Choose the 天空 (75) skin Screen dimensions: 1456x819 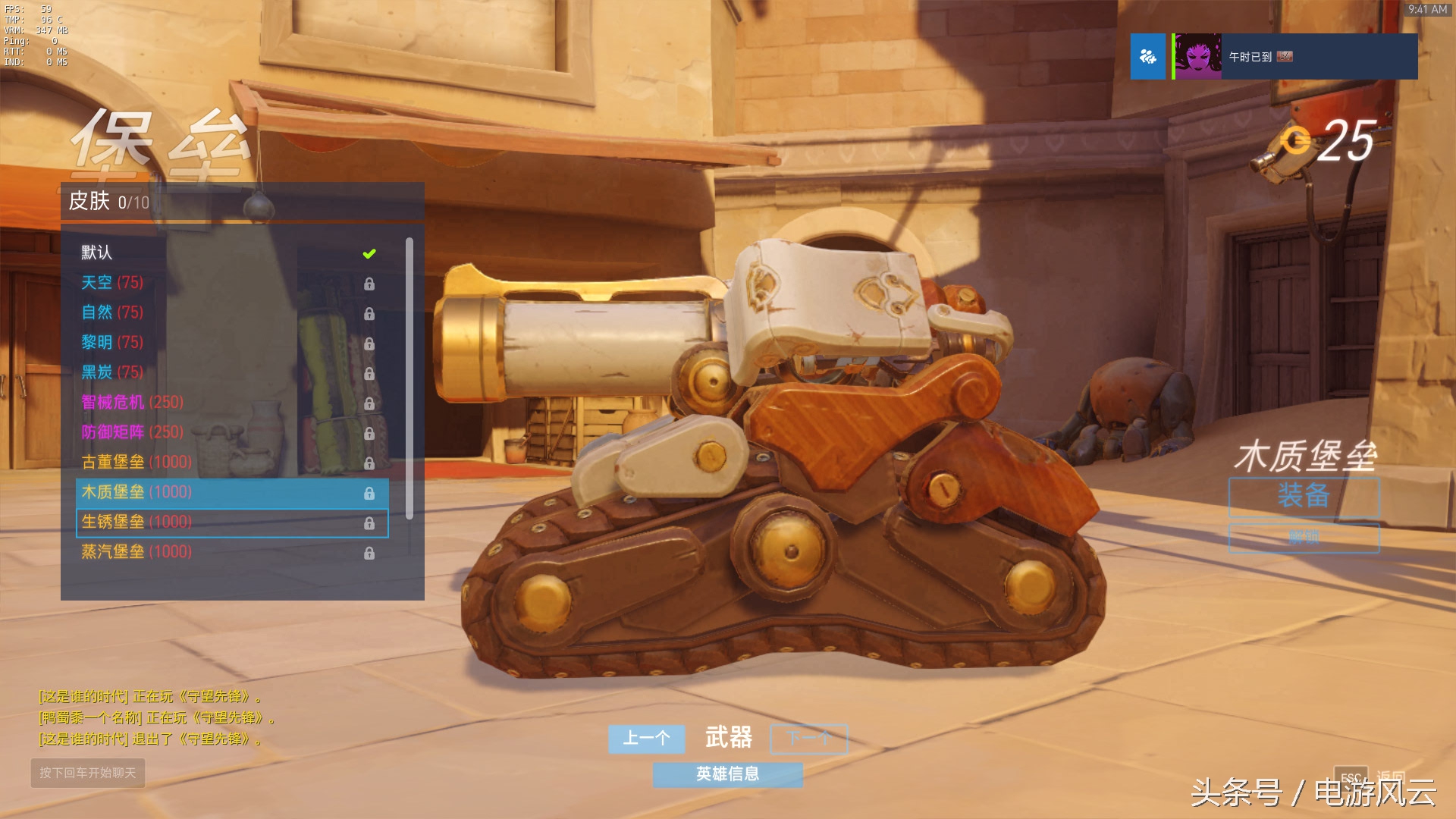(x=227, y=283)
